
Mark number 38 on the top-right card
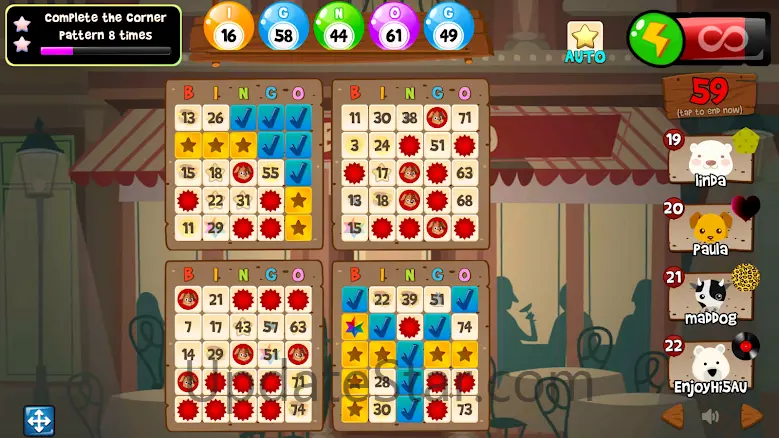click(408, 118)
